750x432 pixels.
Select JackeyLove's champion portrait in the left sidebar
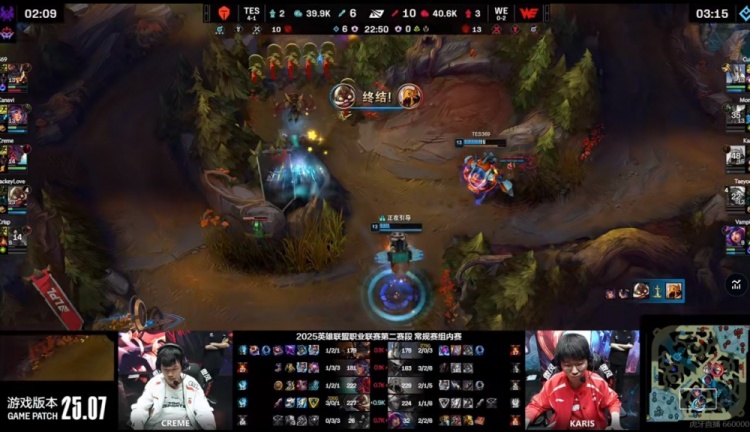pyautogui.click(x=16, y=197)
